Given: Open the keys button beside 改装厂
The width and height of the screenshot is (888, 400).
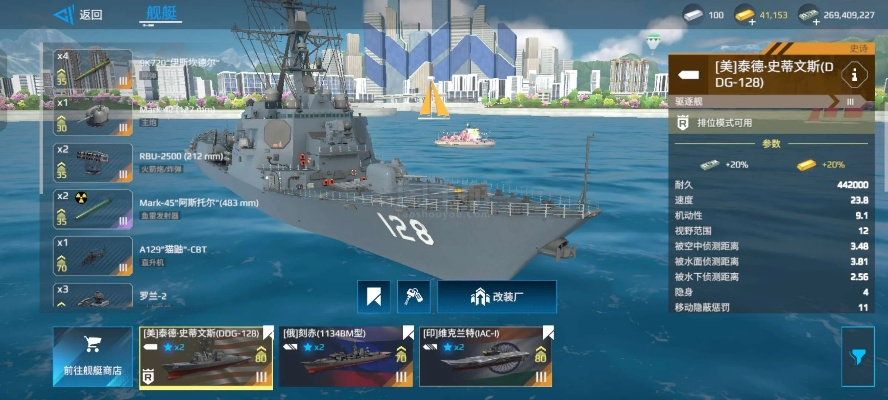Looking at the screenshot, I should (x=413, y=297).
